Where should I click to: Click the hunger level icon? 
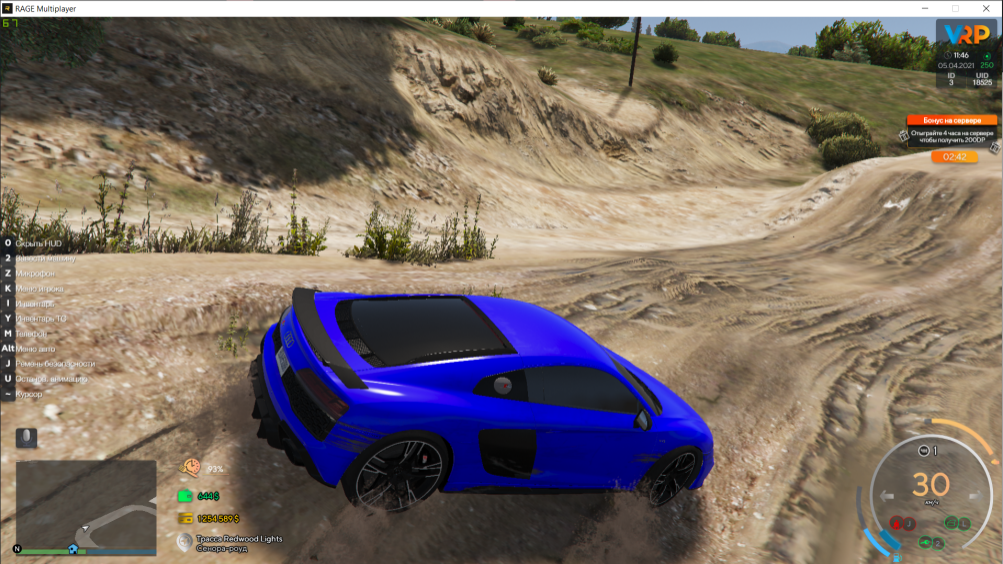[x=189, y=468]
